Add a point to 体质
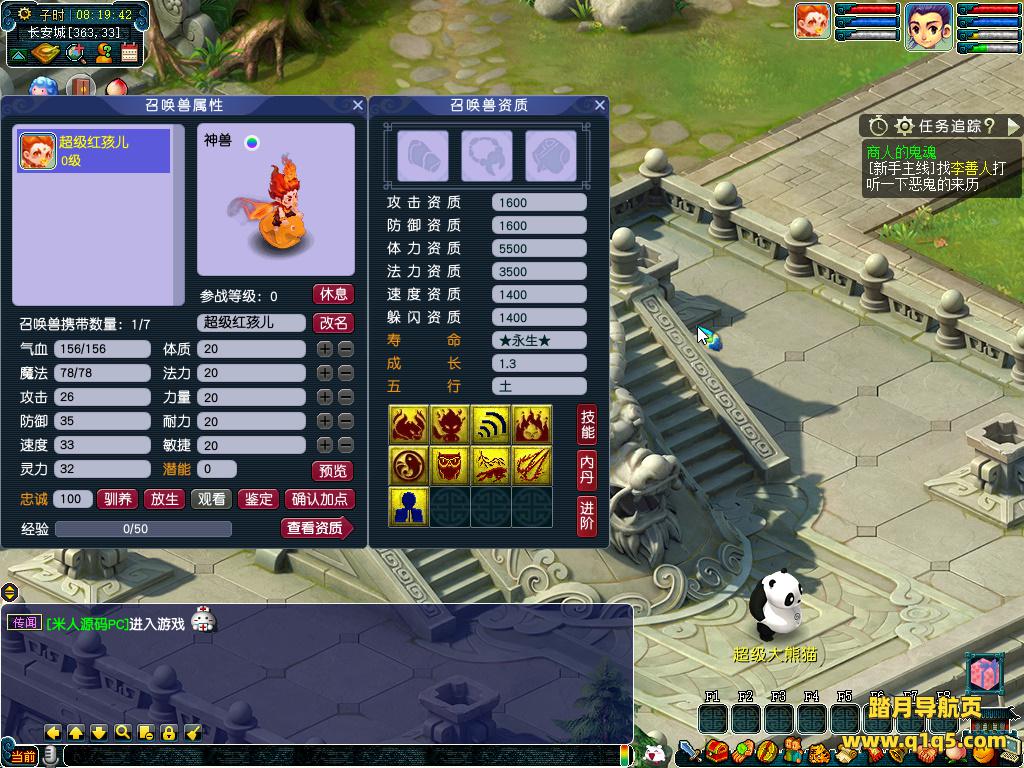This screenshot has width=1024, height=768. [324, 349]
